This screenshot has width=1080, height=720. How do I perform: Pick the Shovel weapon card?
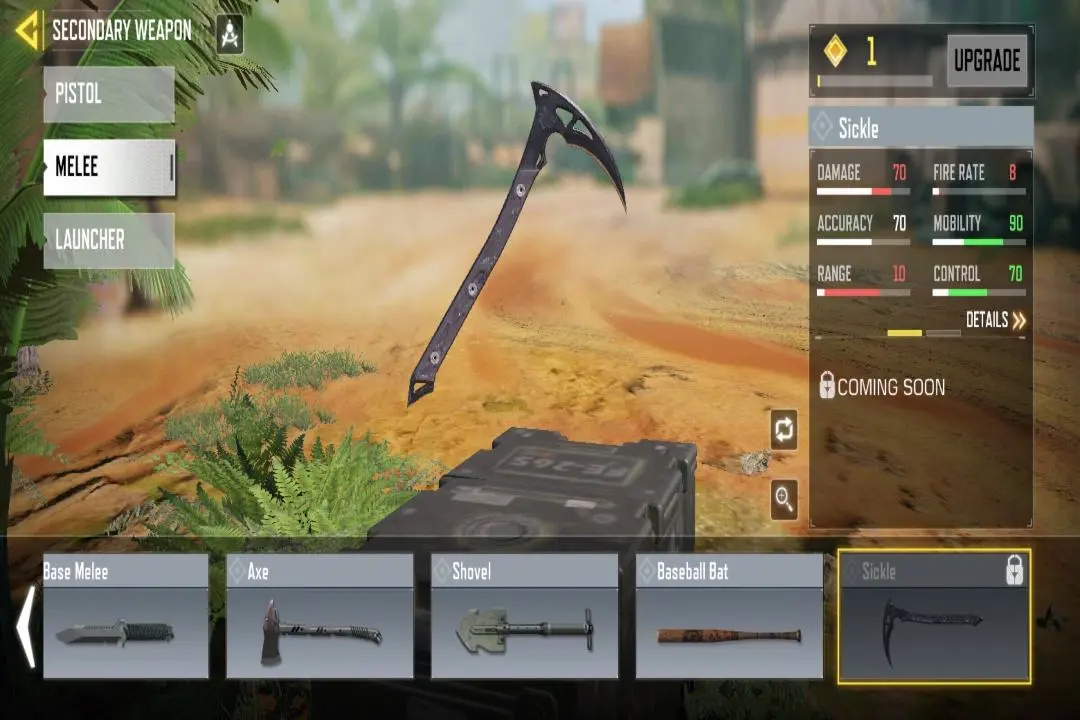(524, 616)
